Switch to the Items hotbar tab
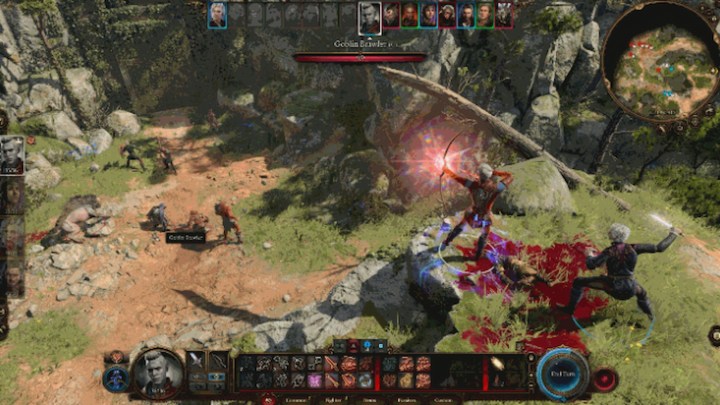This screenshot has height=405, width=720. (x=372, y=399)
